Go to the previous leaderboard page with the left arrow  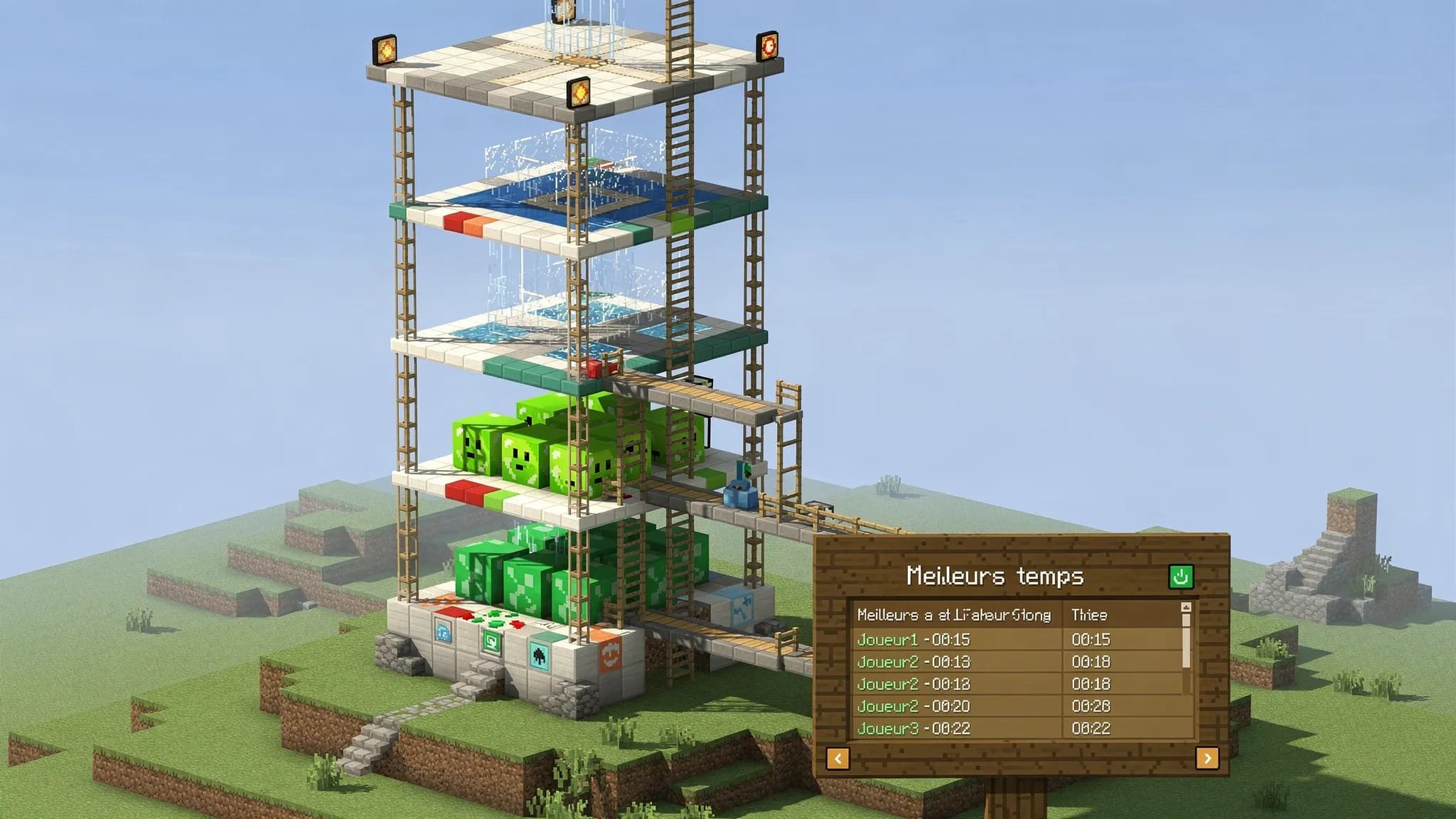837,758
